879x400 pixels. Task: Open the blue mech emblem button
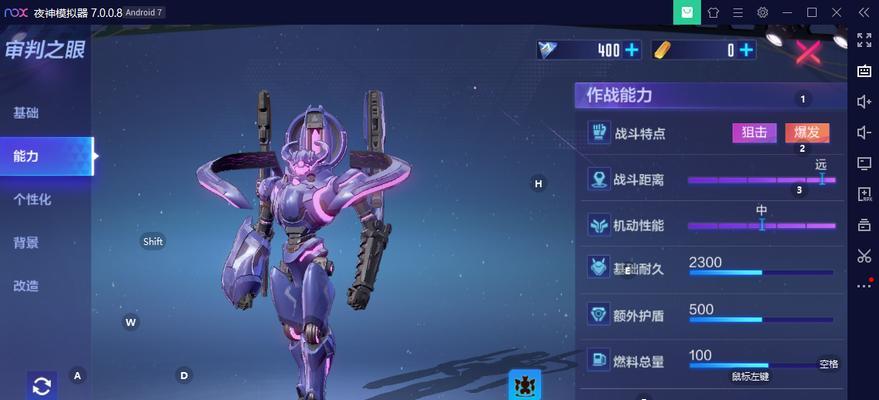tap(524, 384)
